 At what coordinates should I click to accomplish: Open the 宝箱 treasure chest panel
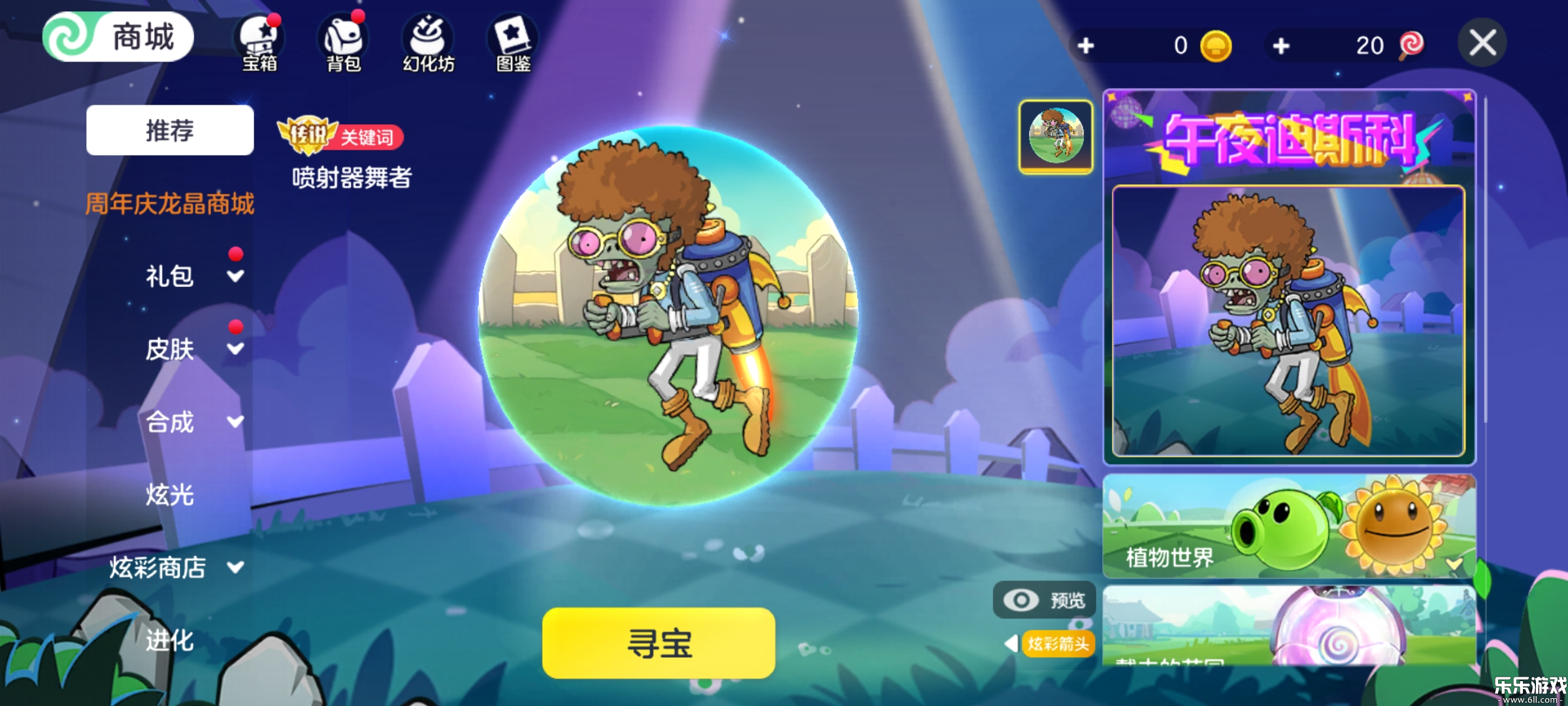pyautogui.click(x=261, y=41)
